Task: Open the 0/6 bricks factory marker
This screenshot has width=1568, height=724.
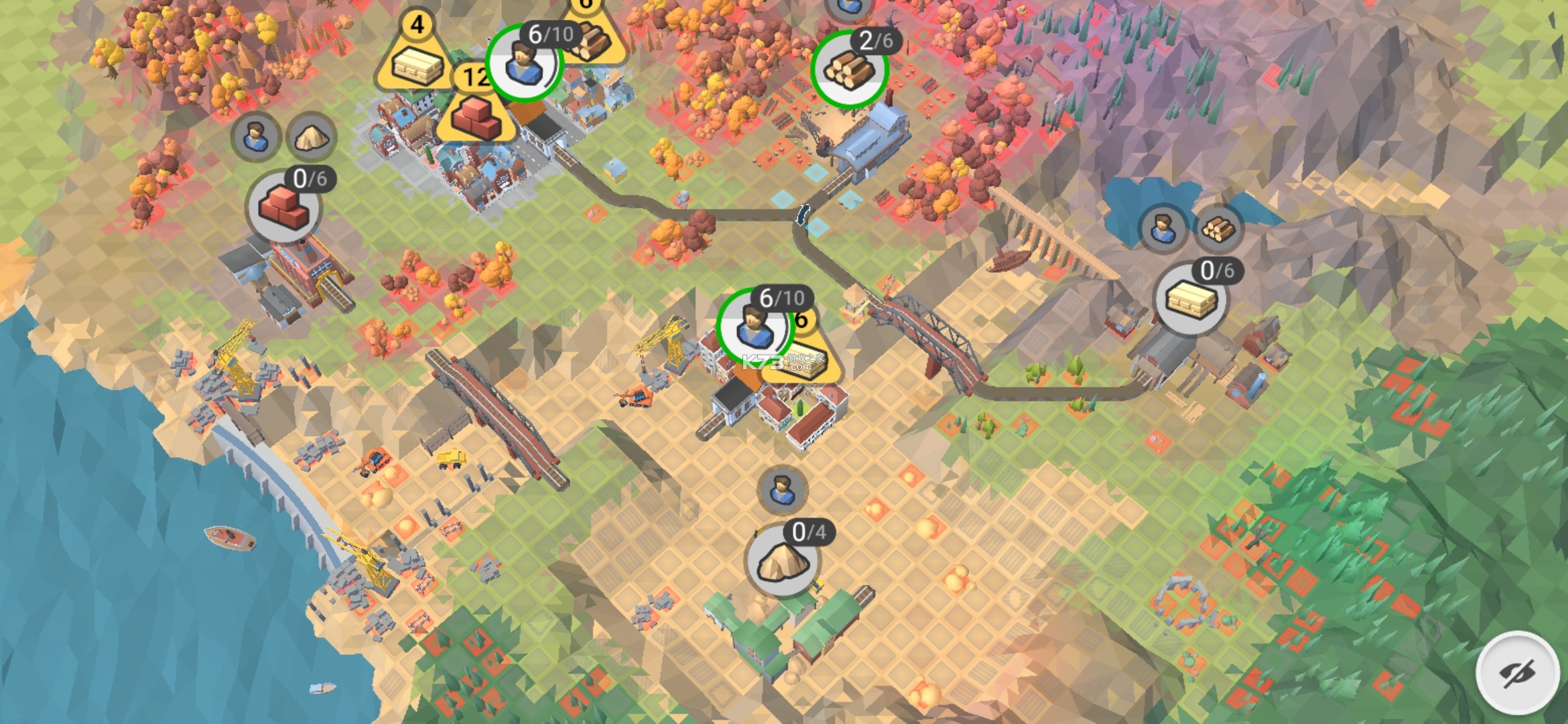Action: point(284,206)
